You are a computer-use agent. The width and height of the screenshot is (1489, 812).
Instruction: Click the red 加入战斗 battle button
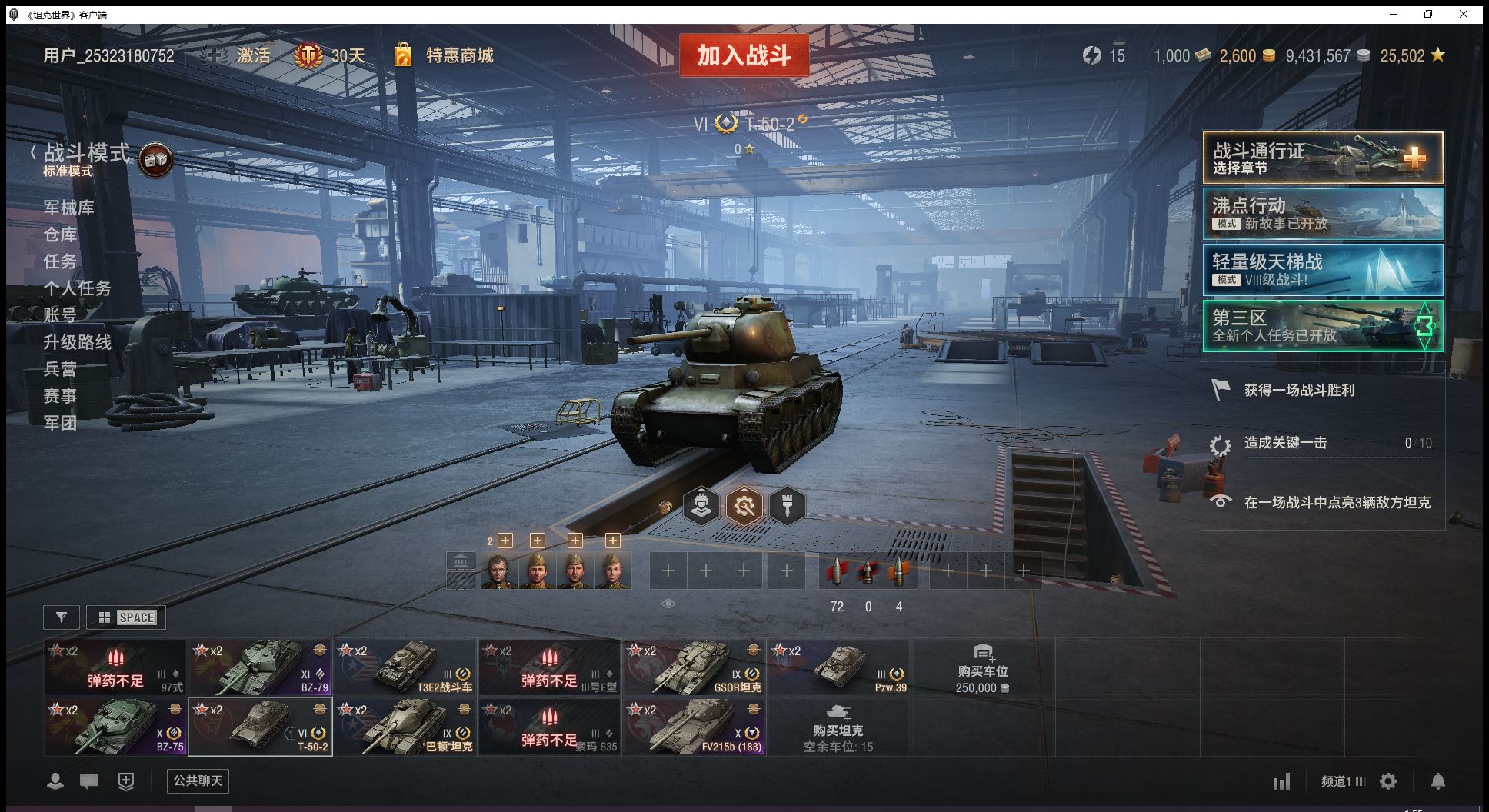pos(744,55)
